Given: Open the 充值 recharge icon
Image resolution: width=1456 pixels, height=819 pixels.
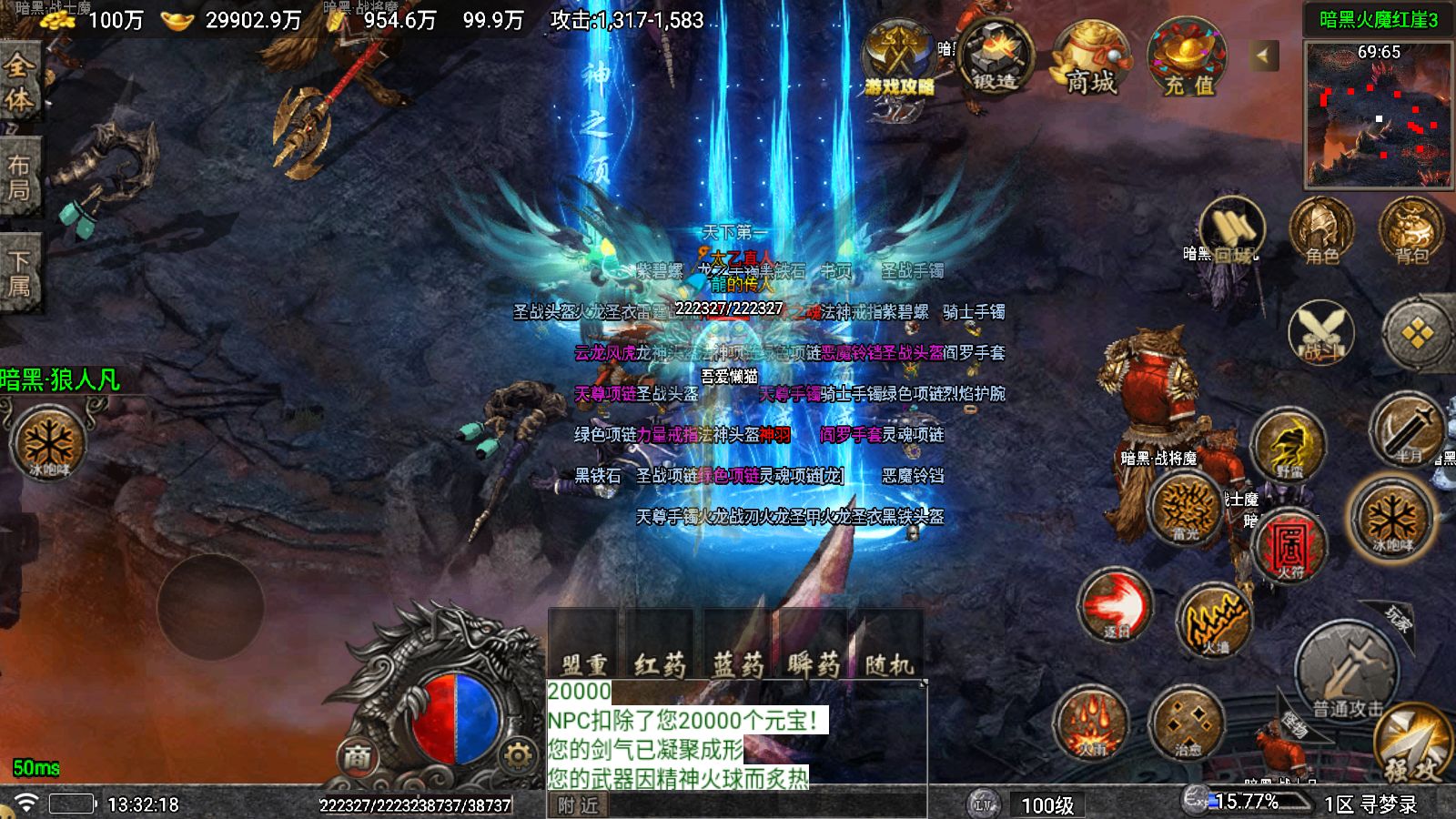Looking at the screenshot, I should coord(1188,61).
